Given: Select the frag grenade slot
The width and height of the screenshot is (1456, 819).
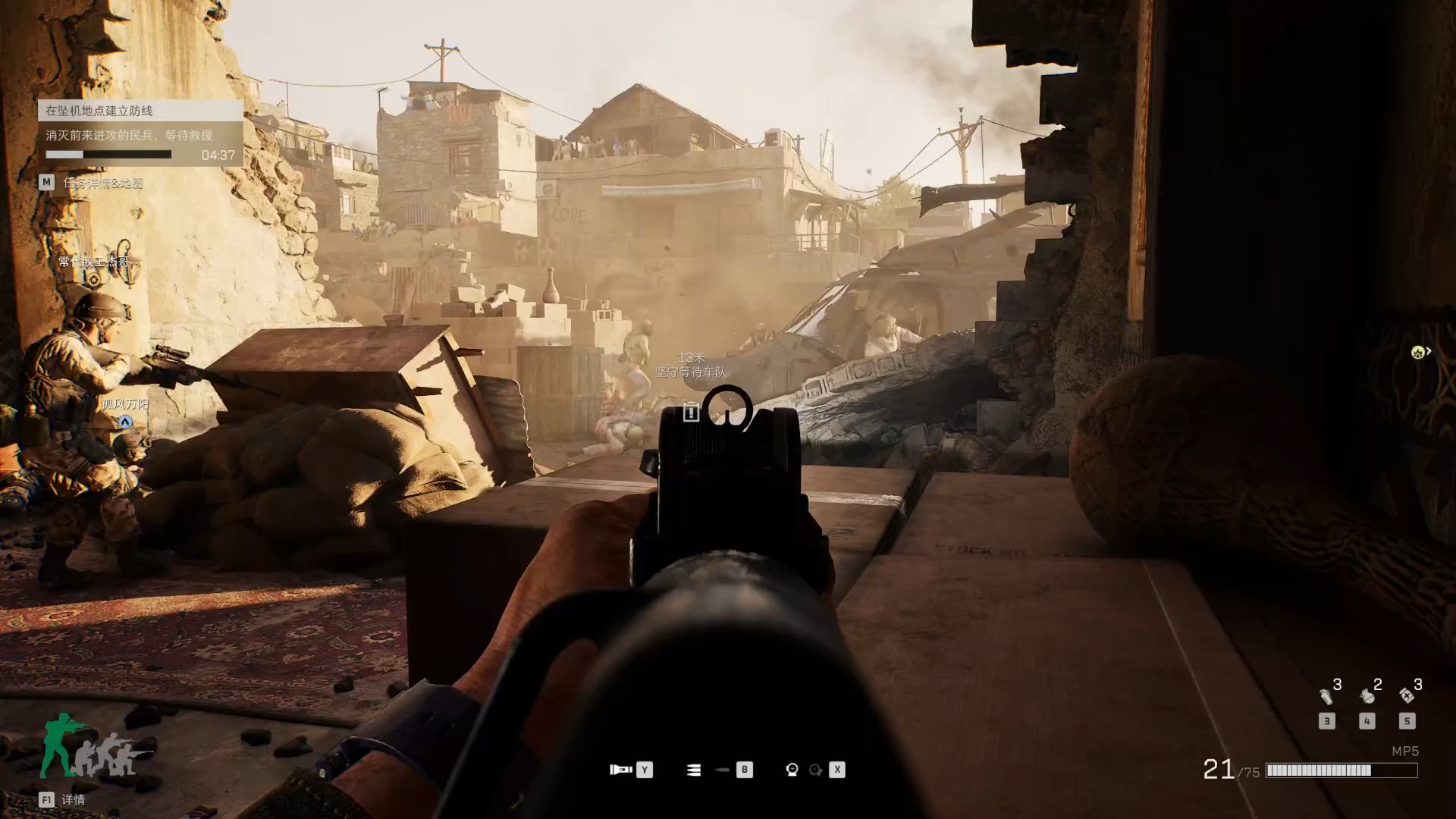Looking at the screenshot, I should pyautogui.click(x=1367, y=695).
